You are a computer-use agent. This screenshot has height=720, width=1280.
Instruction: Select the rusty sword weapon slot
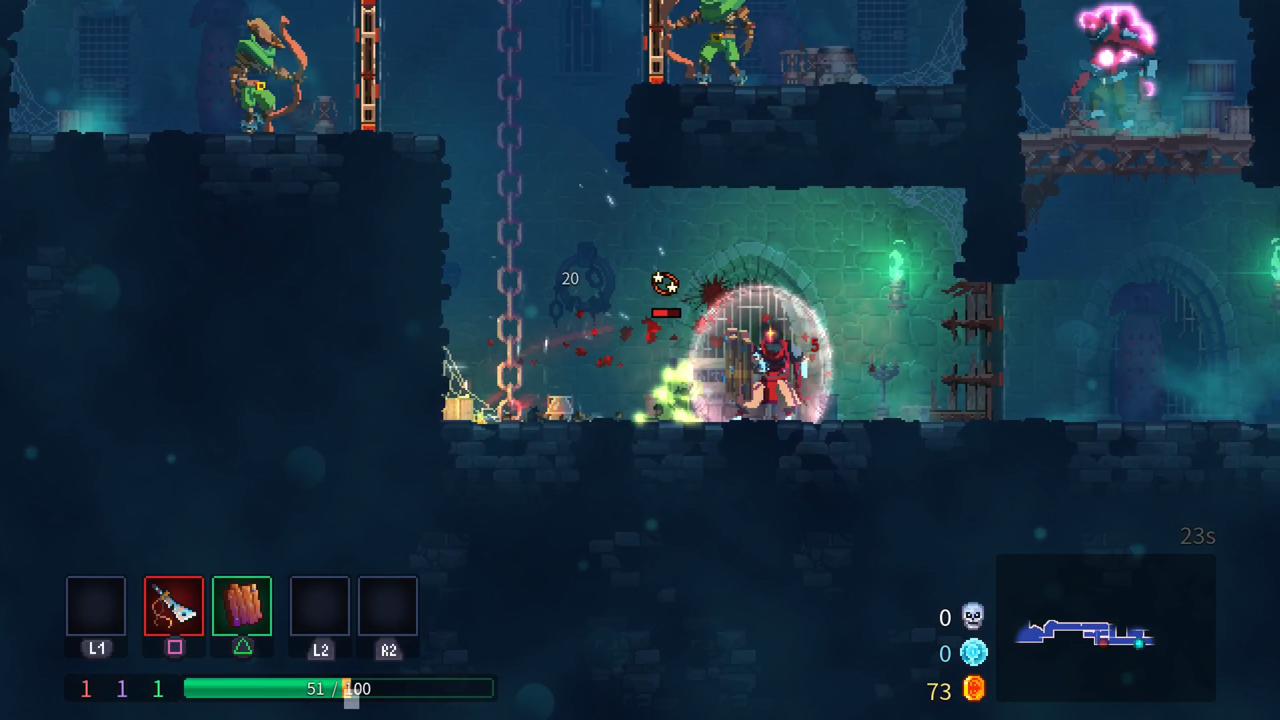(174, 606)
